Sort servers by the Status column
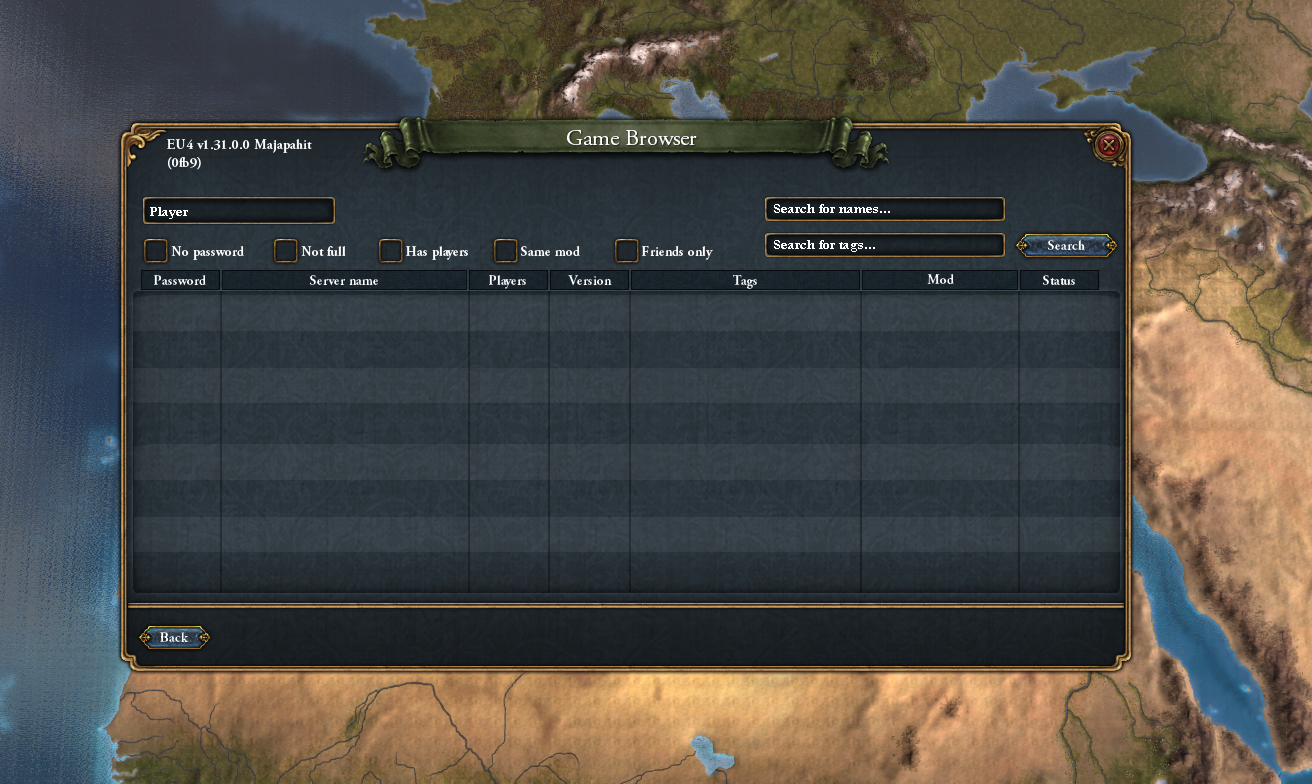The width and height of the screenshot is (1312, 784). click(1059, 280)
